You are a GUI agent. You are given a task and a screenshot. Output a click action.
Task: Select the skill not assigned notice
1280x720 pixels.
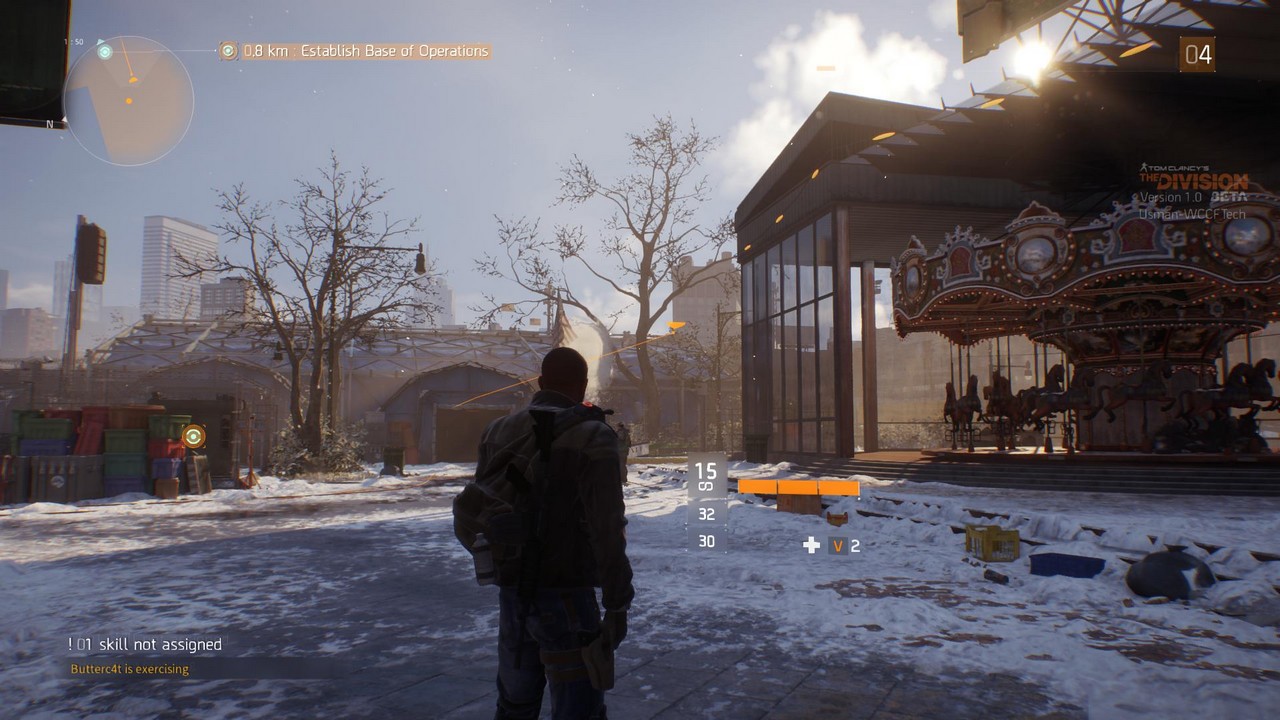click(145, 645)
